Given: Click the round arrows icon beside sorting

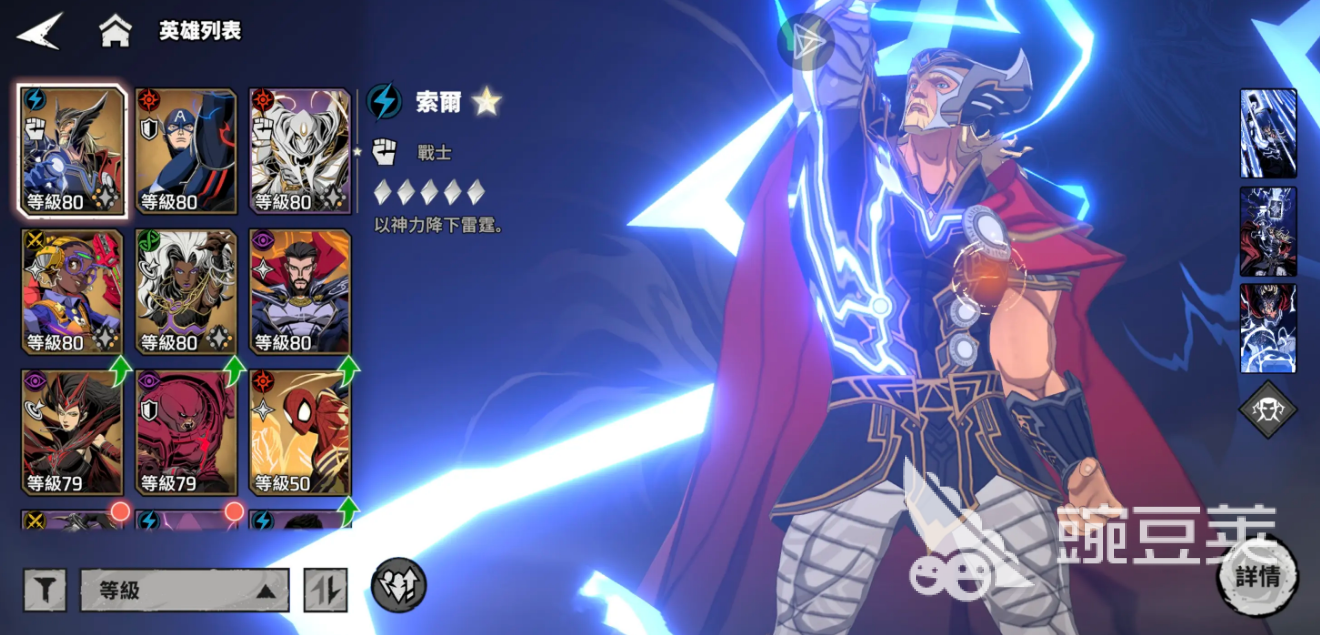Looking at the screenshot, I should (399, 585).
